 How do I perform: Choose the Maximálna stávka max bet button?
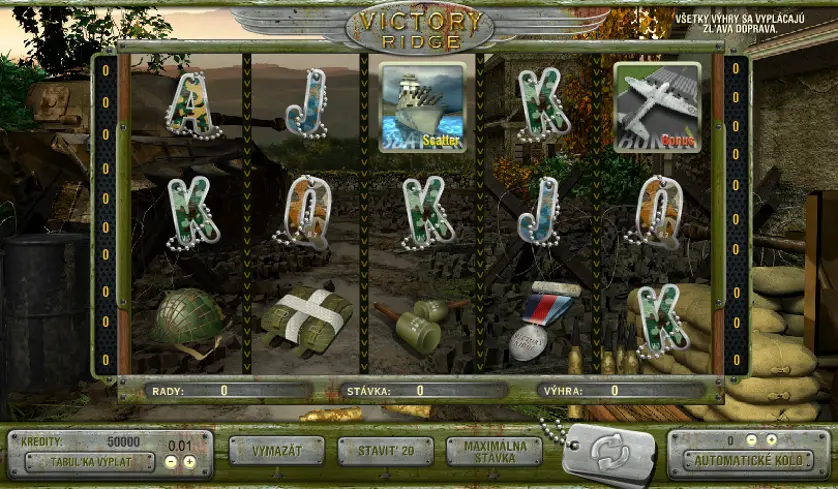(494, 451)
